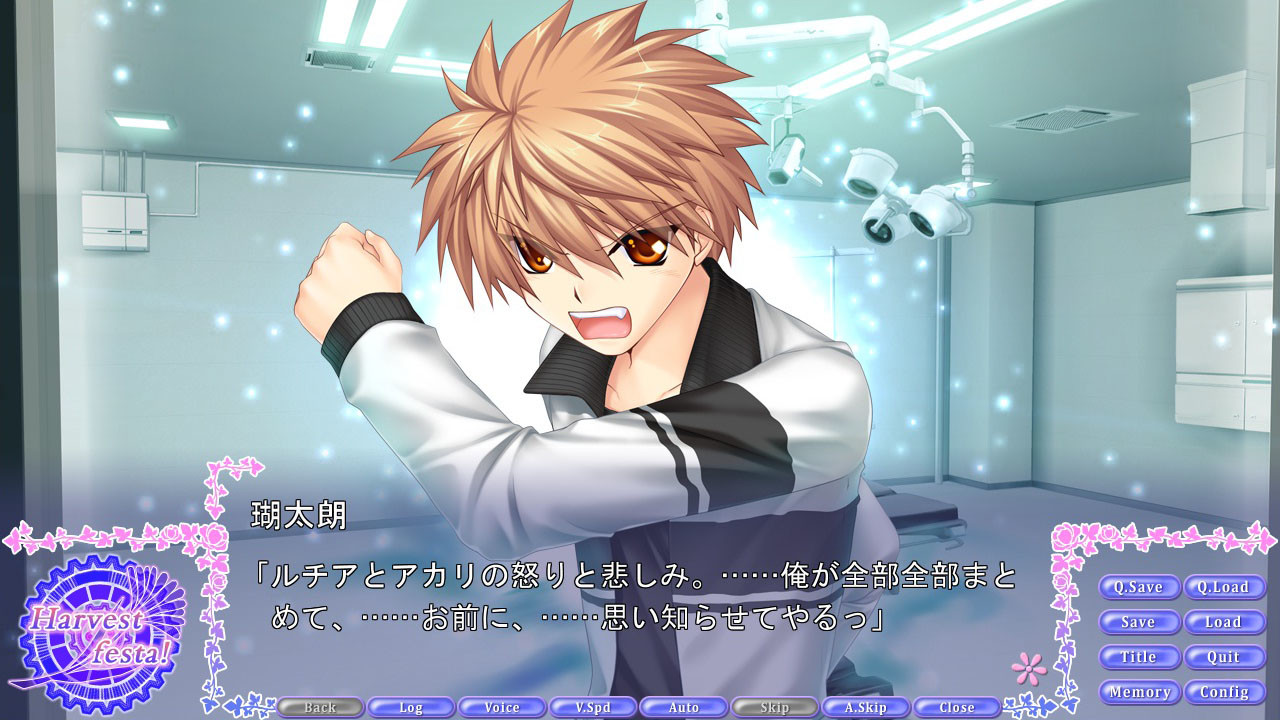This screenshot has width=1280, height=720.
Task: Click the Skip button
Action: point(775,707)
